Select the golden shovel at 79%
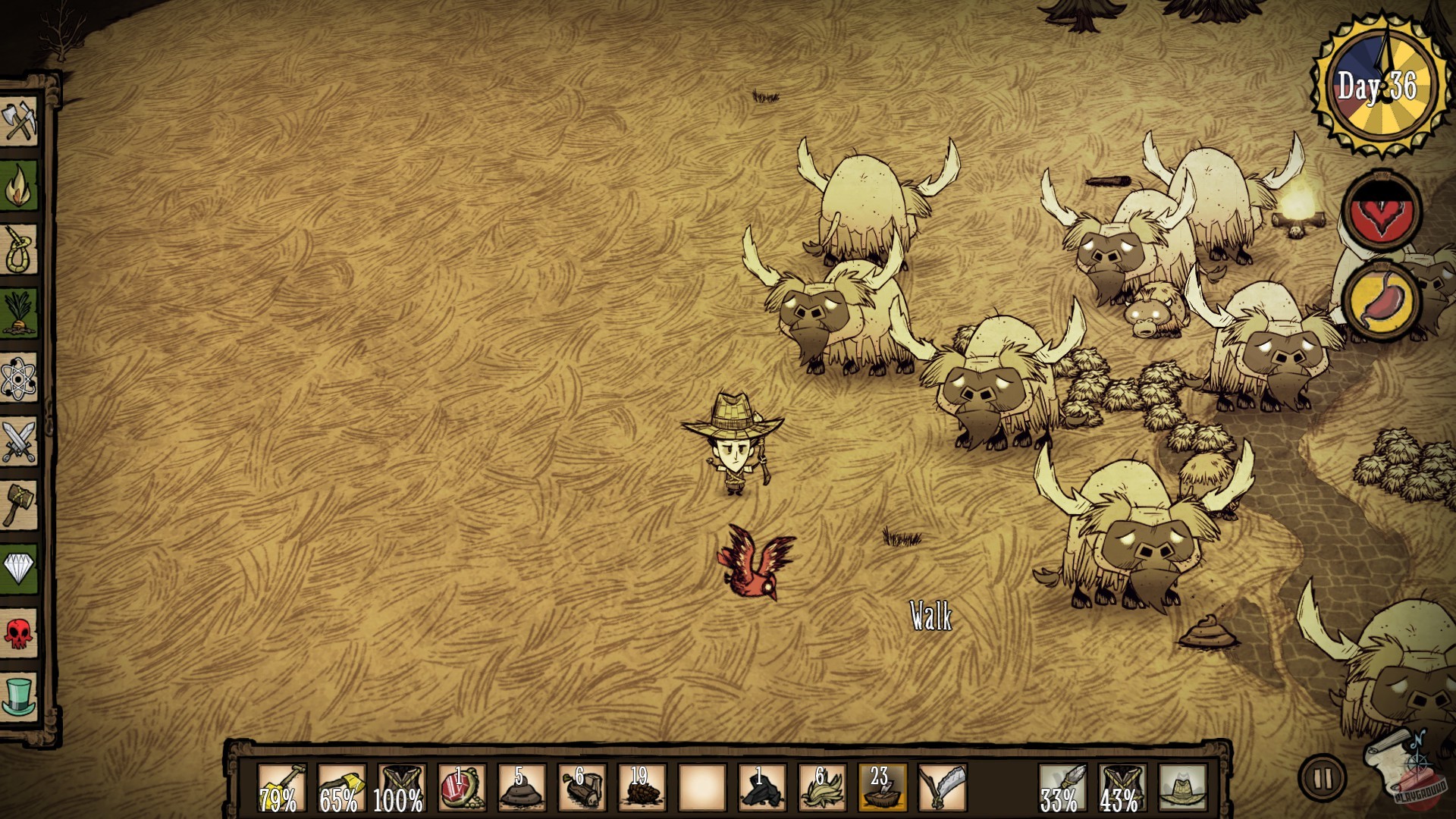Viewport: 1456px width, 819px height. click(282, 789)
